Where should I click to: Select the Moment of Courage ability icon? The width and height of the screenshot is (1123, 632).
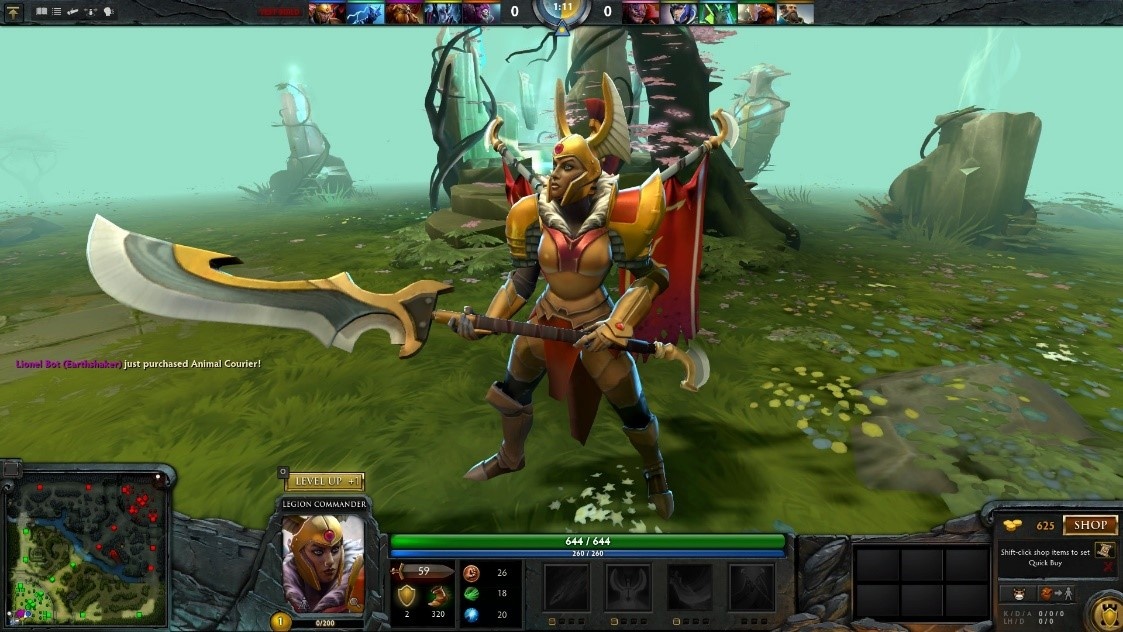pyautogui.click(x=690, y=587)
